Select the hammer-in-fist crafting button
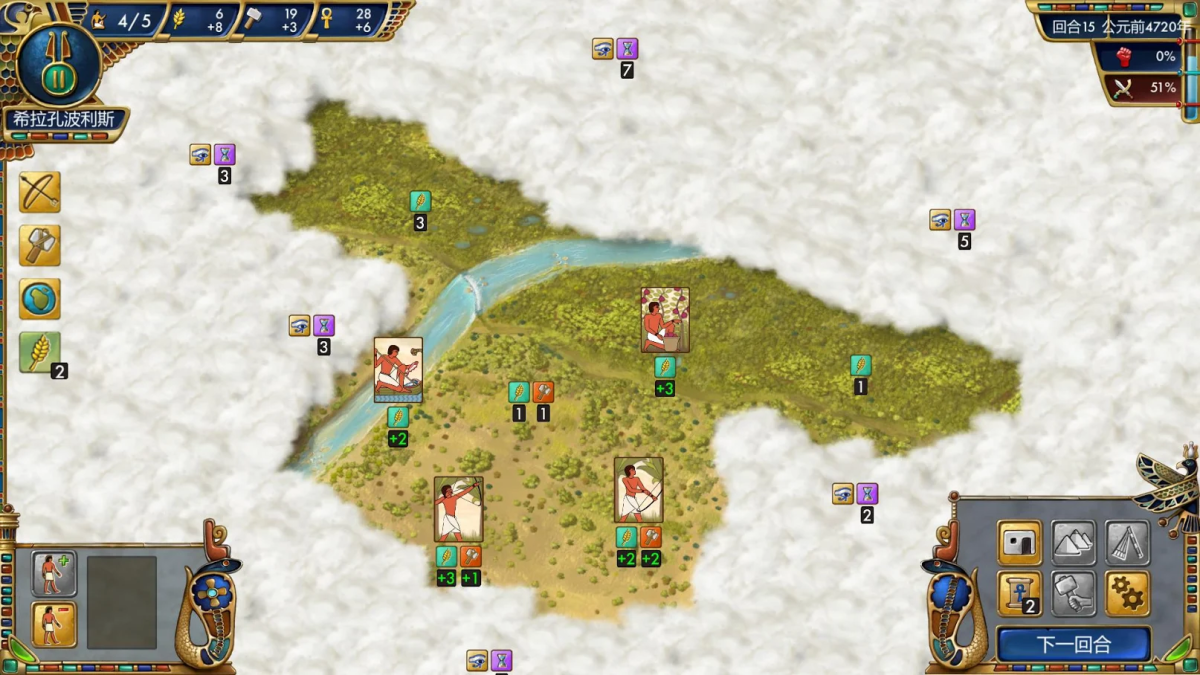The width and height of the screenshot is (1200, 675). tap(1073, 594)
